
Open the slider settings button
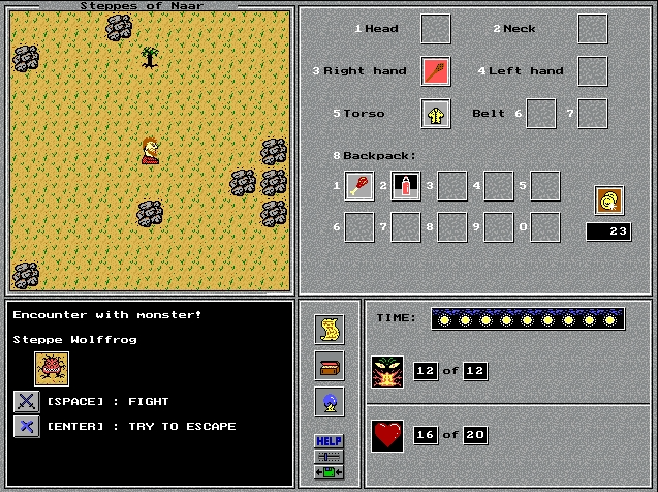pyautogui.click(x=329, y=456)
